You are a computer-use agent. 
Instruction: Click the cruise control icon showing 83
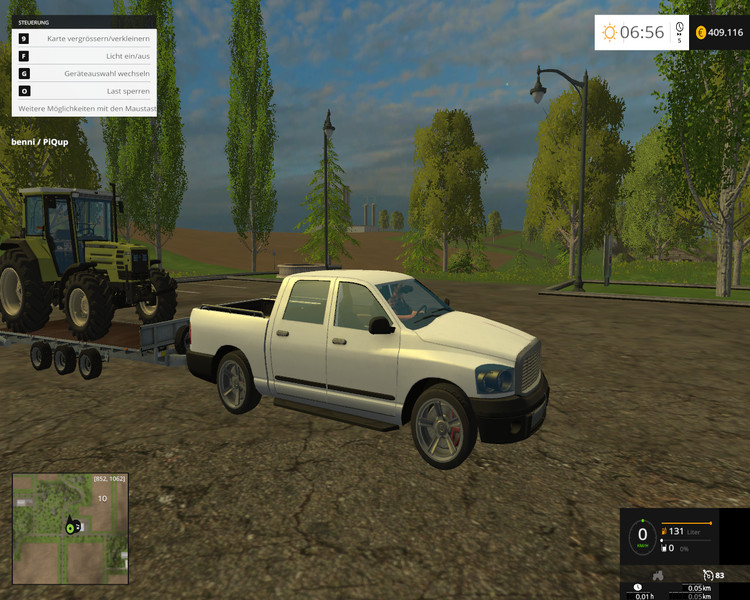click(708, 575)
